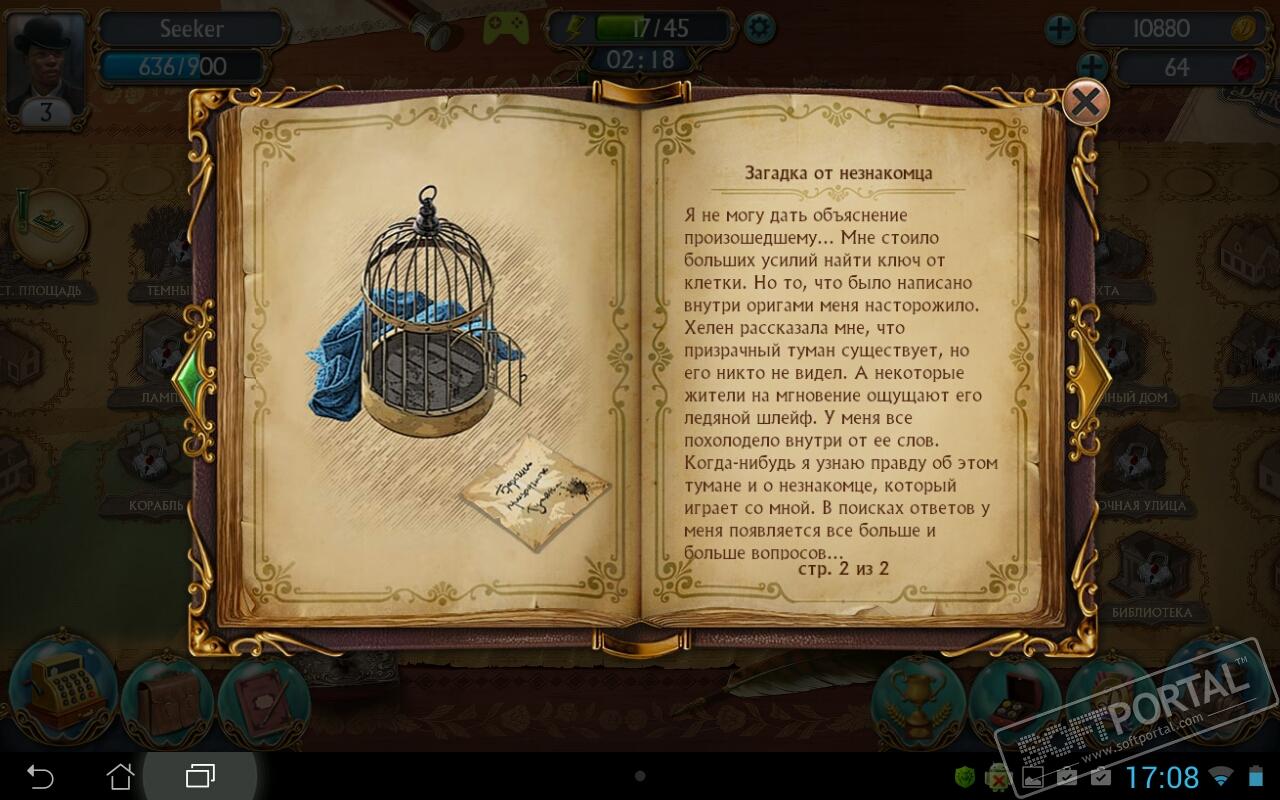
Task: Show Android recent apps
Action: pos(200,776)
